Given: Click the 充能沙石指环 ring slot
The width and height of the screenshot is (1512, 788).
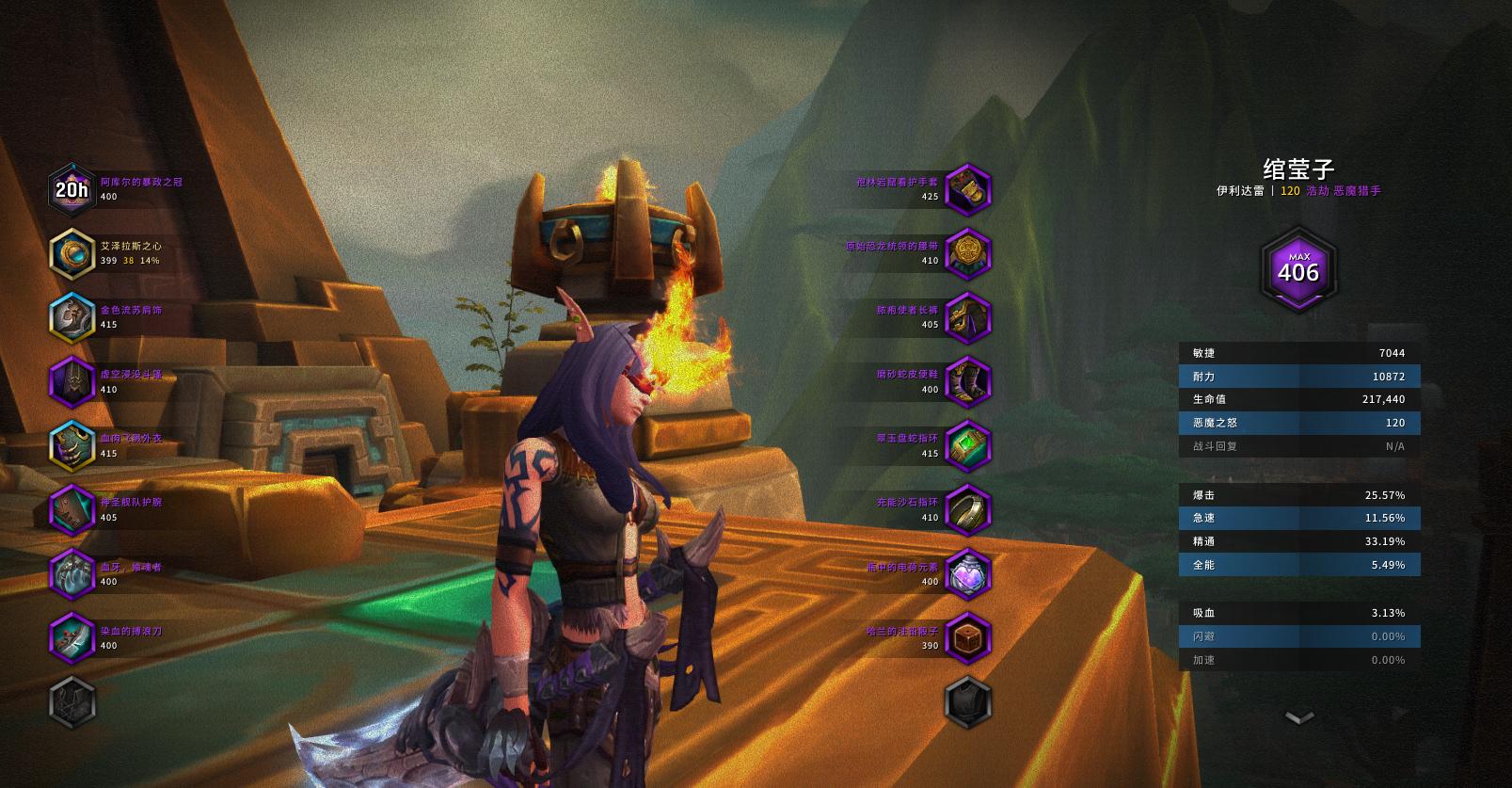Looking at the screenshot, I should 967,510.
